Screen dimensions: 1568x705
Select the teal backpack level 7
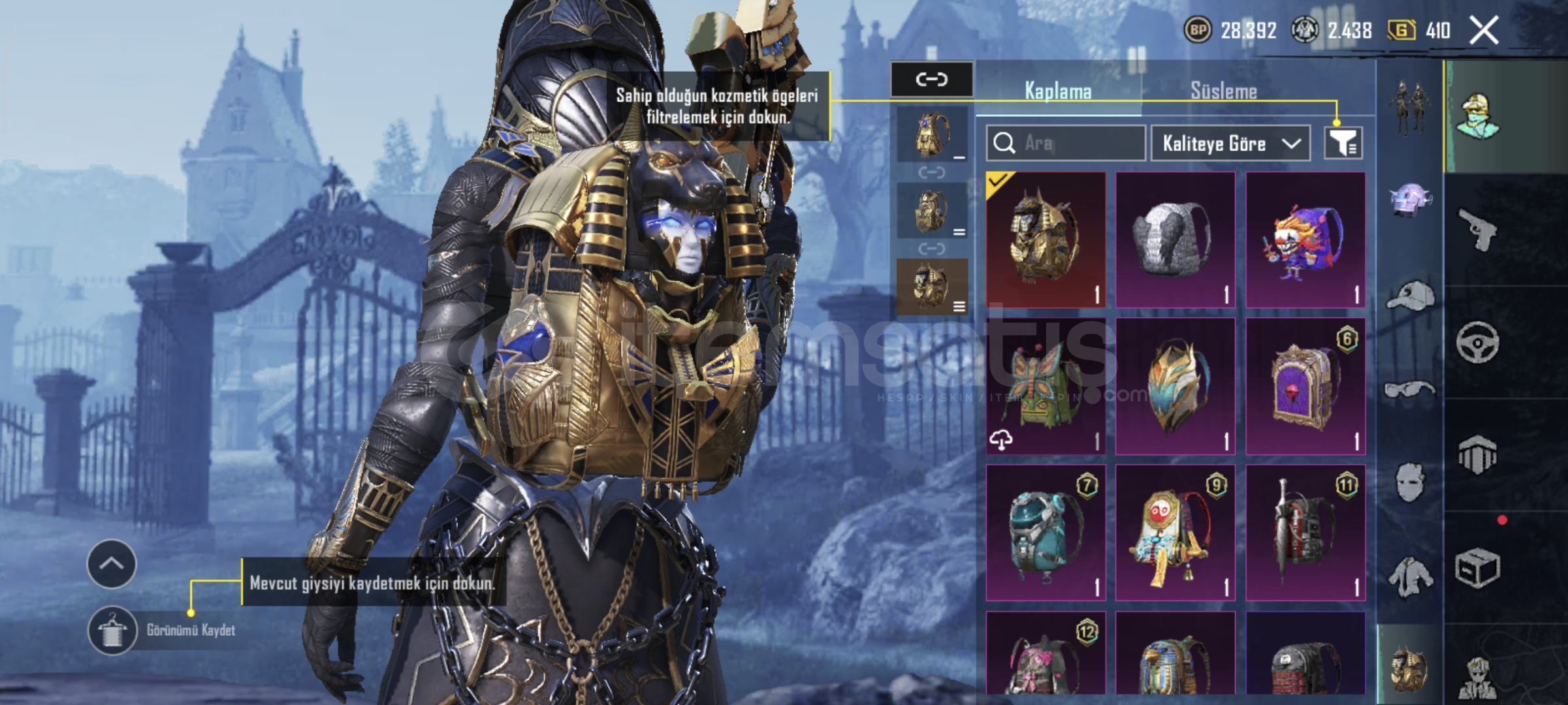[1046, 533]
